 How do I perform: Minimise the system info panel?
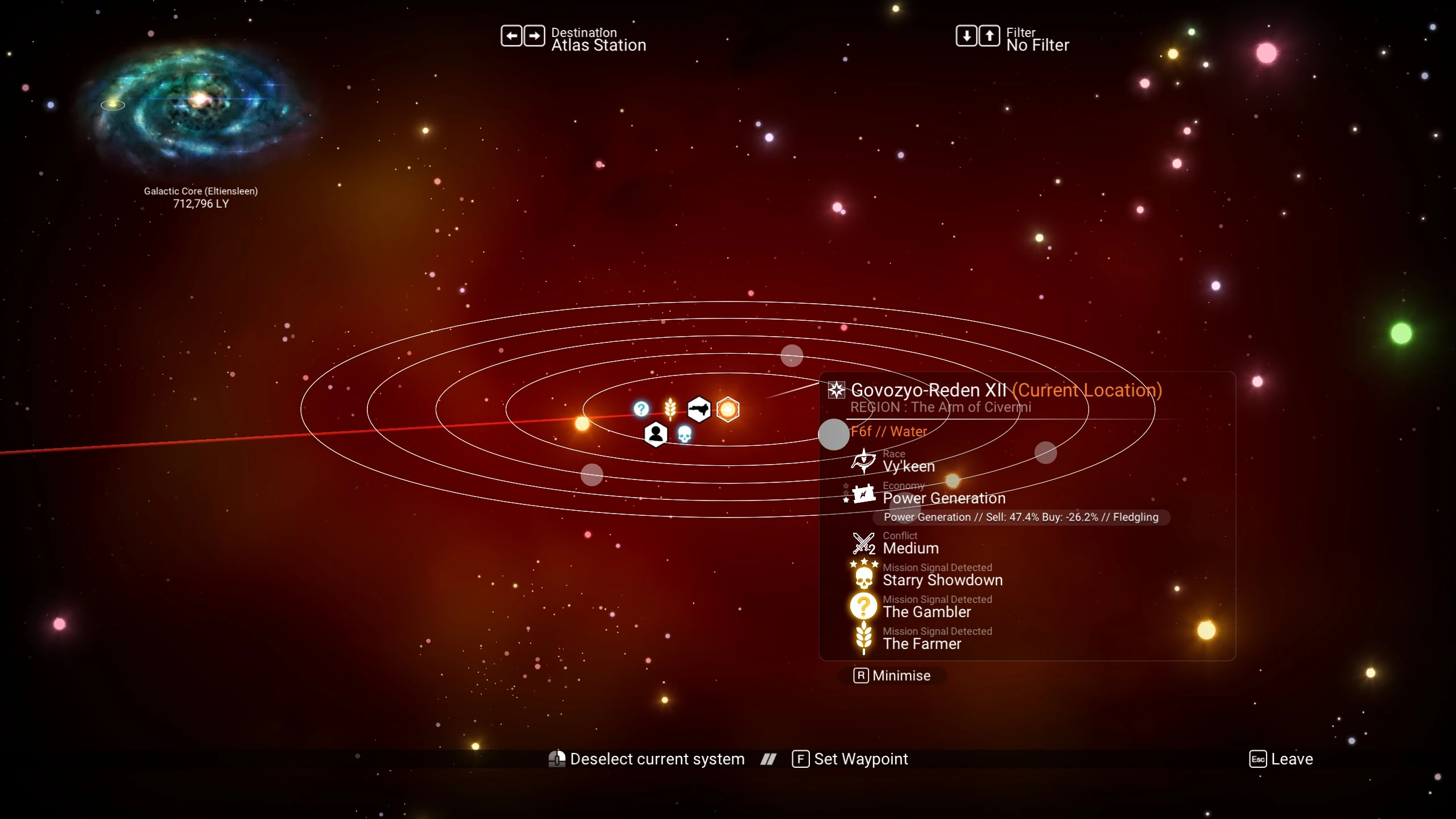893,676
